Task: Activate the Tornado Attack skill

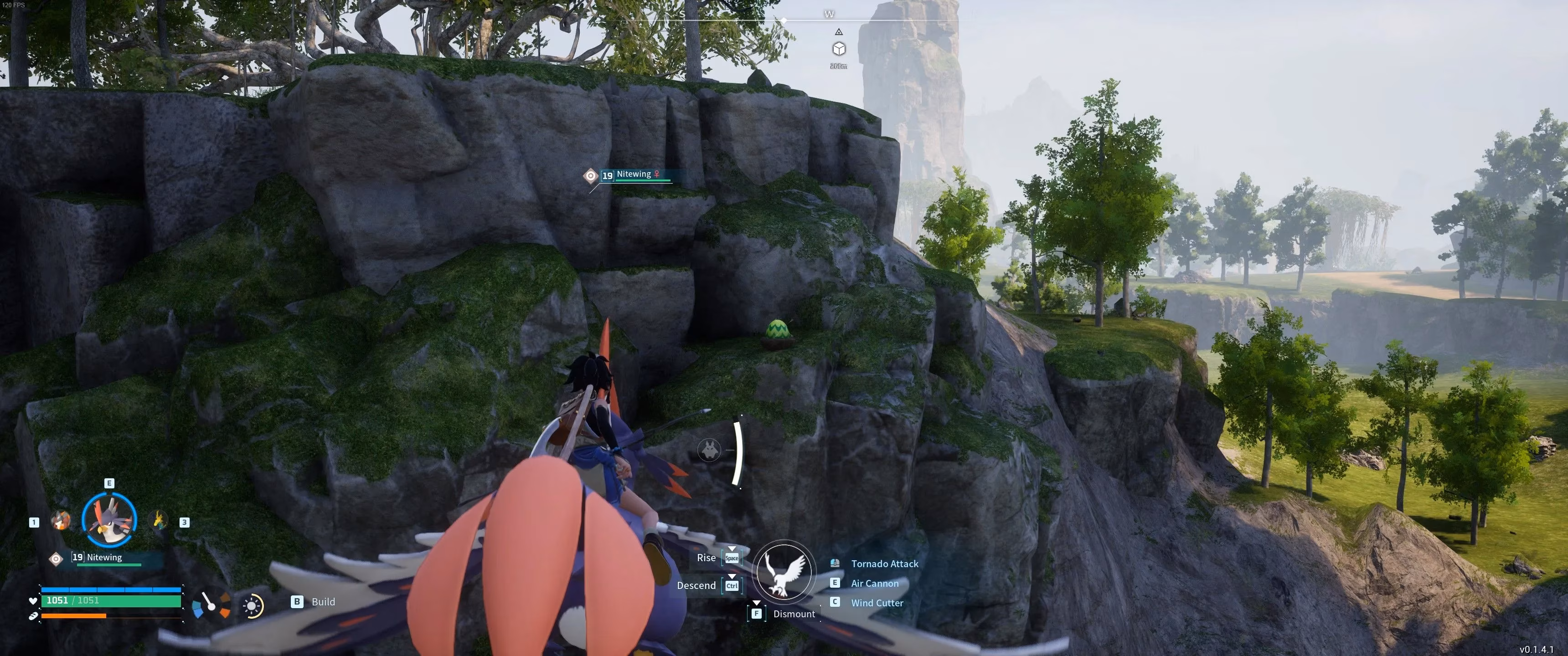Action: [884, 564]
